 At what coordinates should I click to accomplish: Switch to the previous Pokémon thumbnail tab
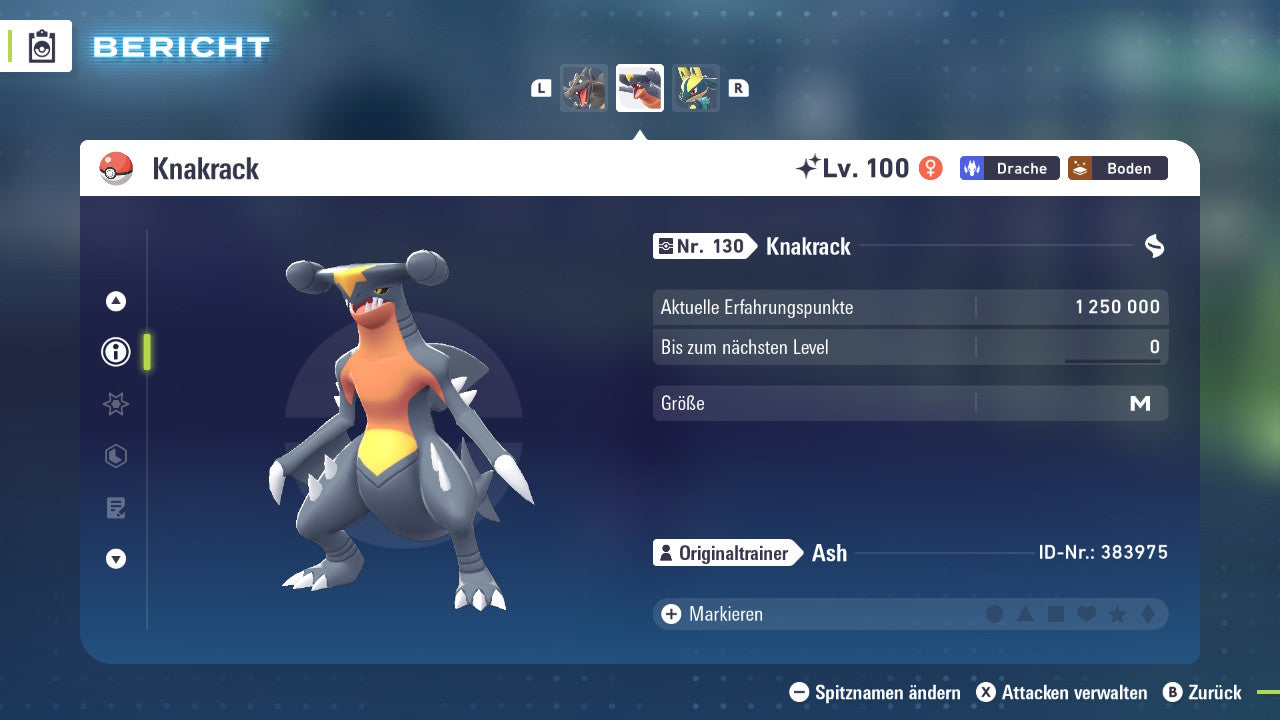(x=584, y=88)
